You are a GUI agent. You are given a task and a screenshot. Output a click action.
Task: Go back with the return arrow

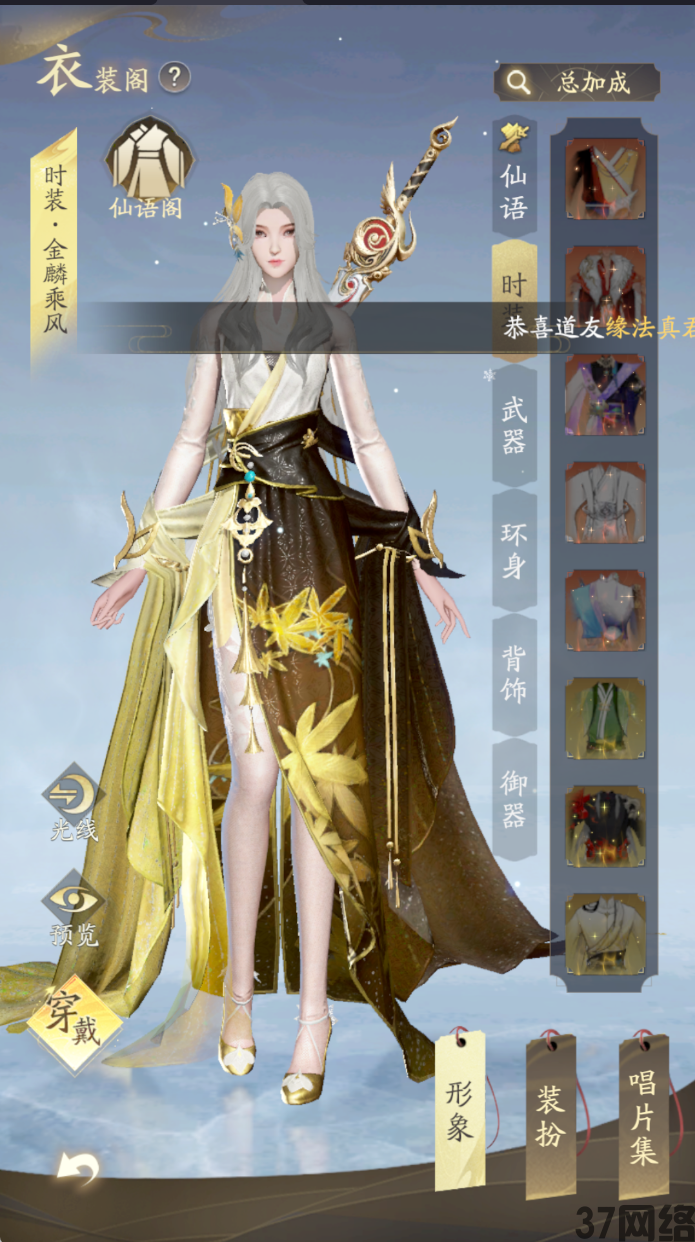77,1168
